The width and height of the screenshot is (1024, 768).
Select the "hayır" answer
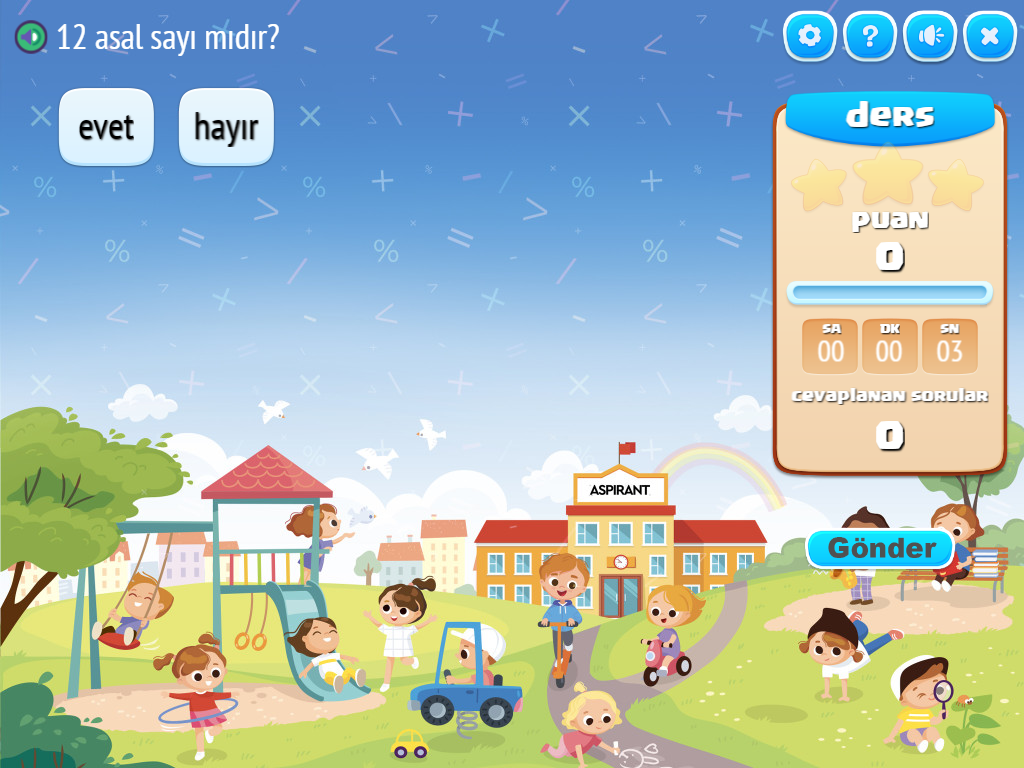[x=226, y=127]
